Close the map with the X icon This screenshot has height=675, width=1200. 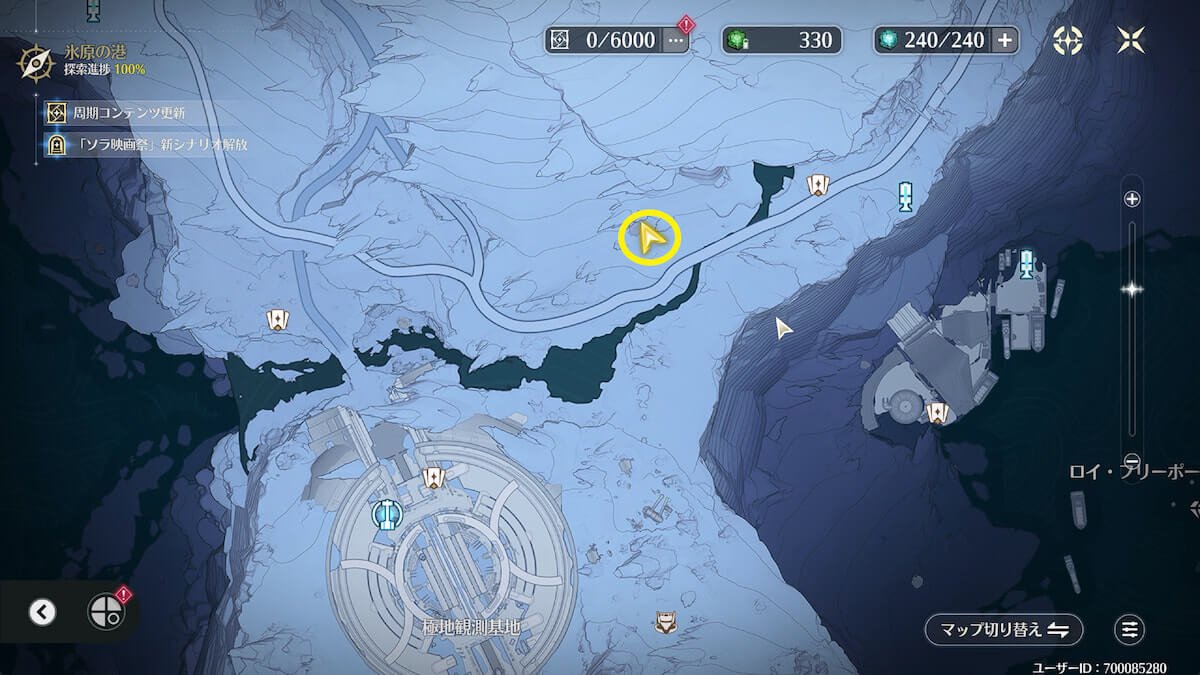pos(1131,40)
